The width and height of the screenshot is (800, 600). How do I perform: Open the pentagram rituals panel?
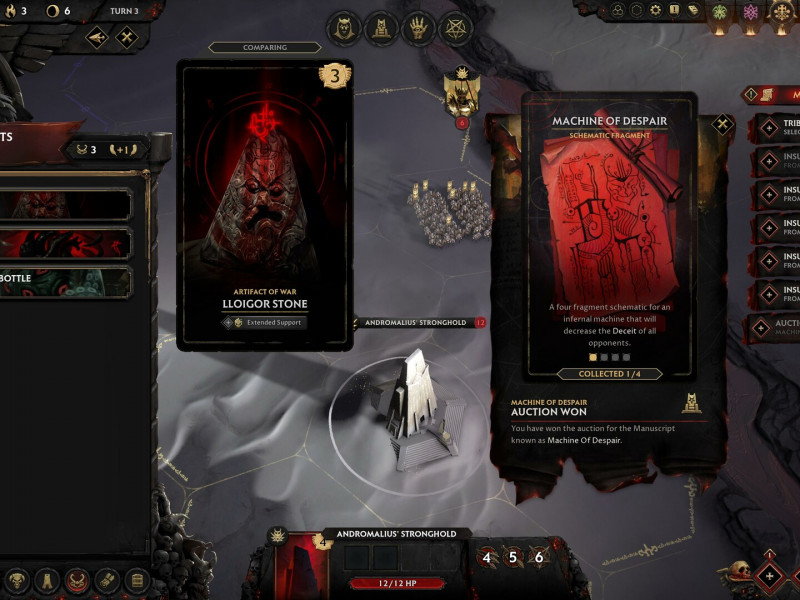click(x=456, y=27)
